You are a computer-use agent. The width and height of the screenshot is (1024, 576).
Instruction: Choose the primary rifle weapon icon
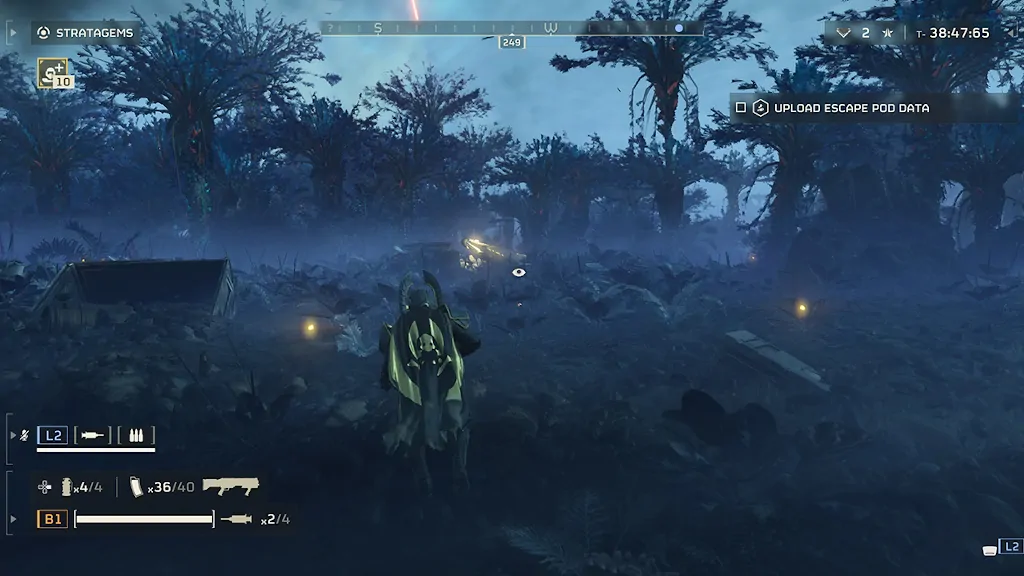click(231, 486)
